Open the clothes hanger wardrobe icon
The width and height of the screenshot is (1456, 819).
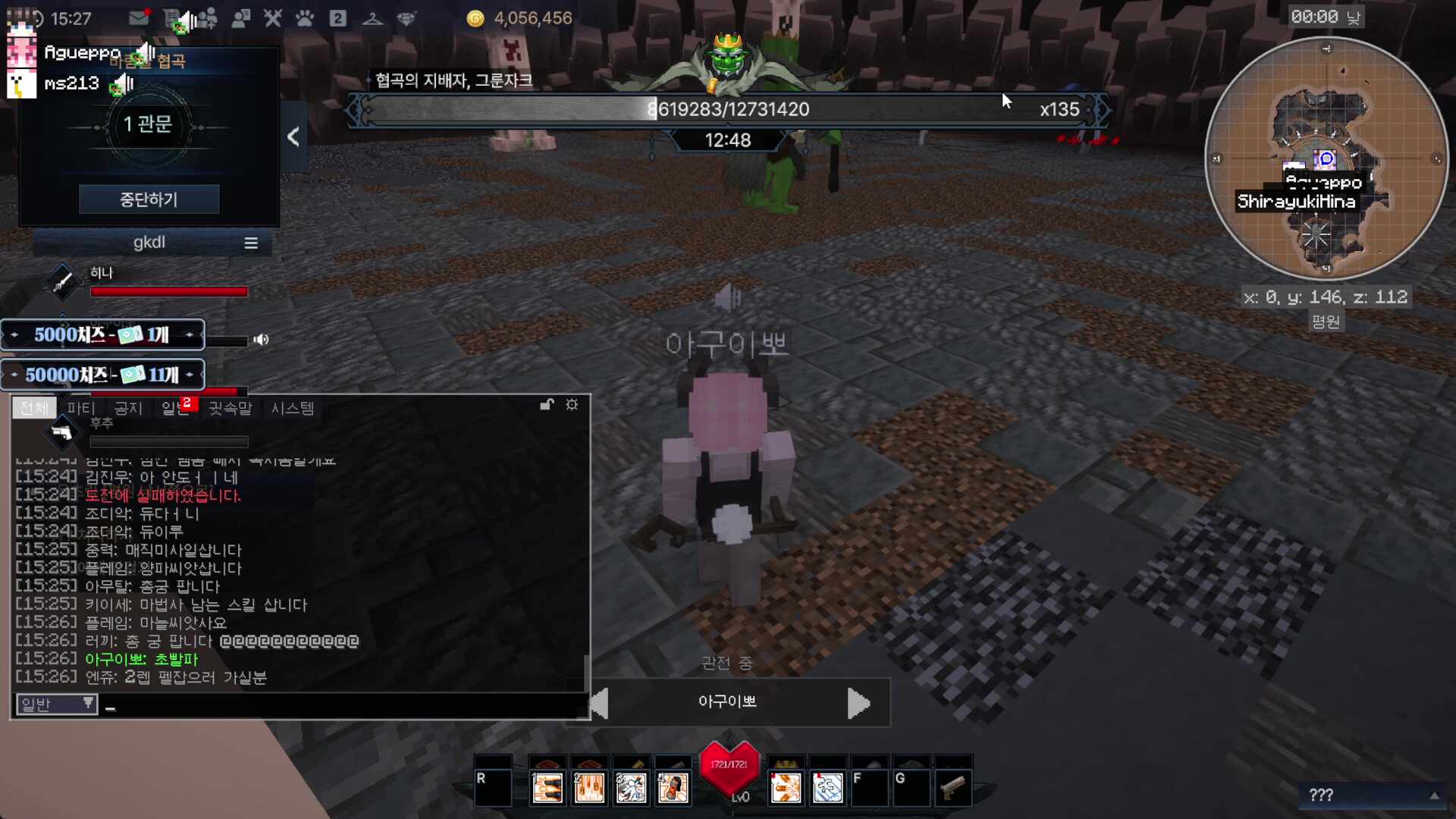[372, 18]
